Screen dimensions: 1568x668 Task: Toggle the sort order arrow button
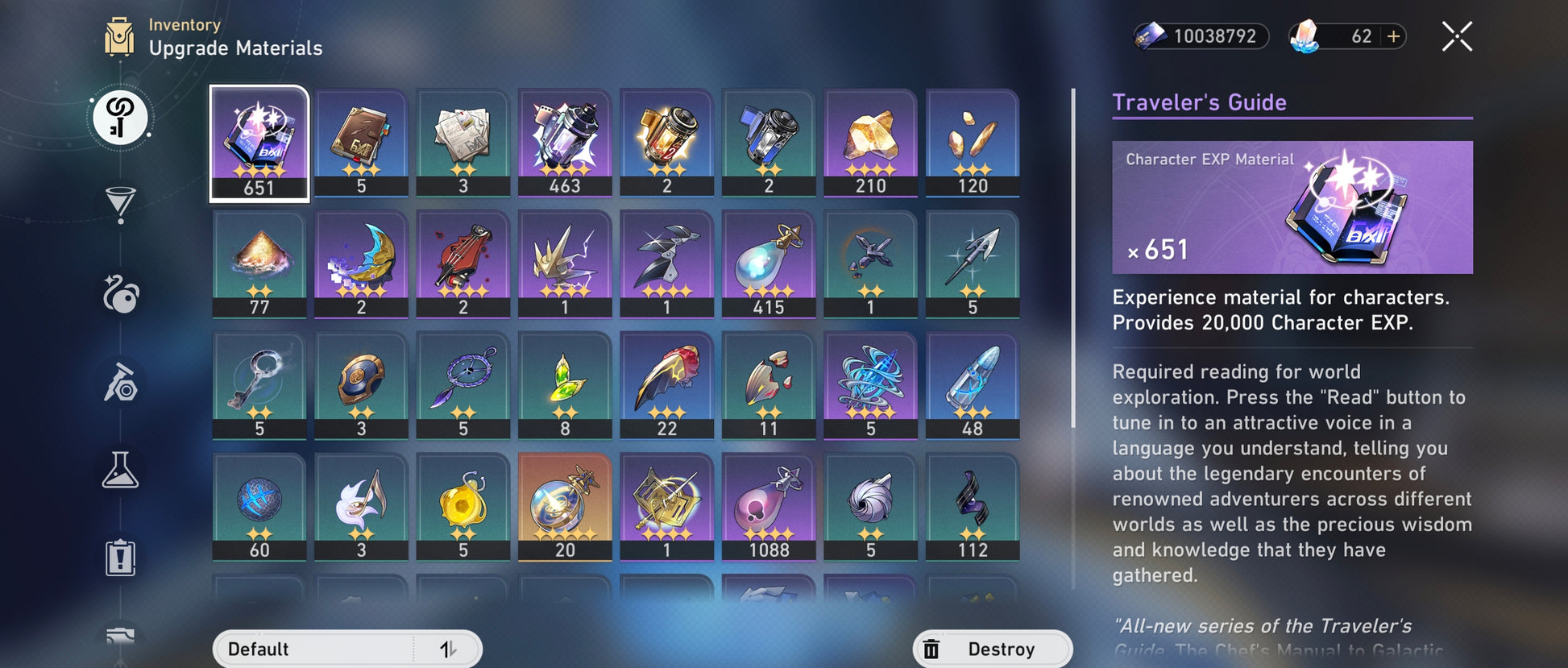coord(448,649)
